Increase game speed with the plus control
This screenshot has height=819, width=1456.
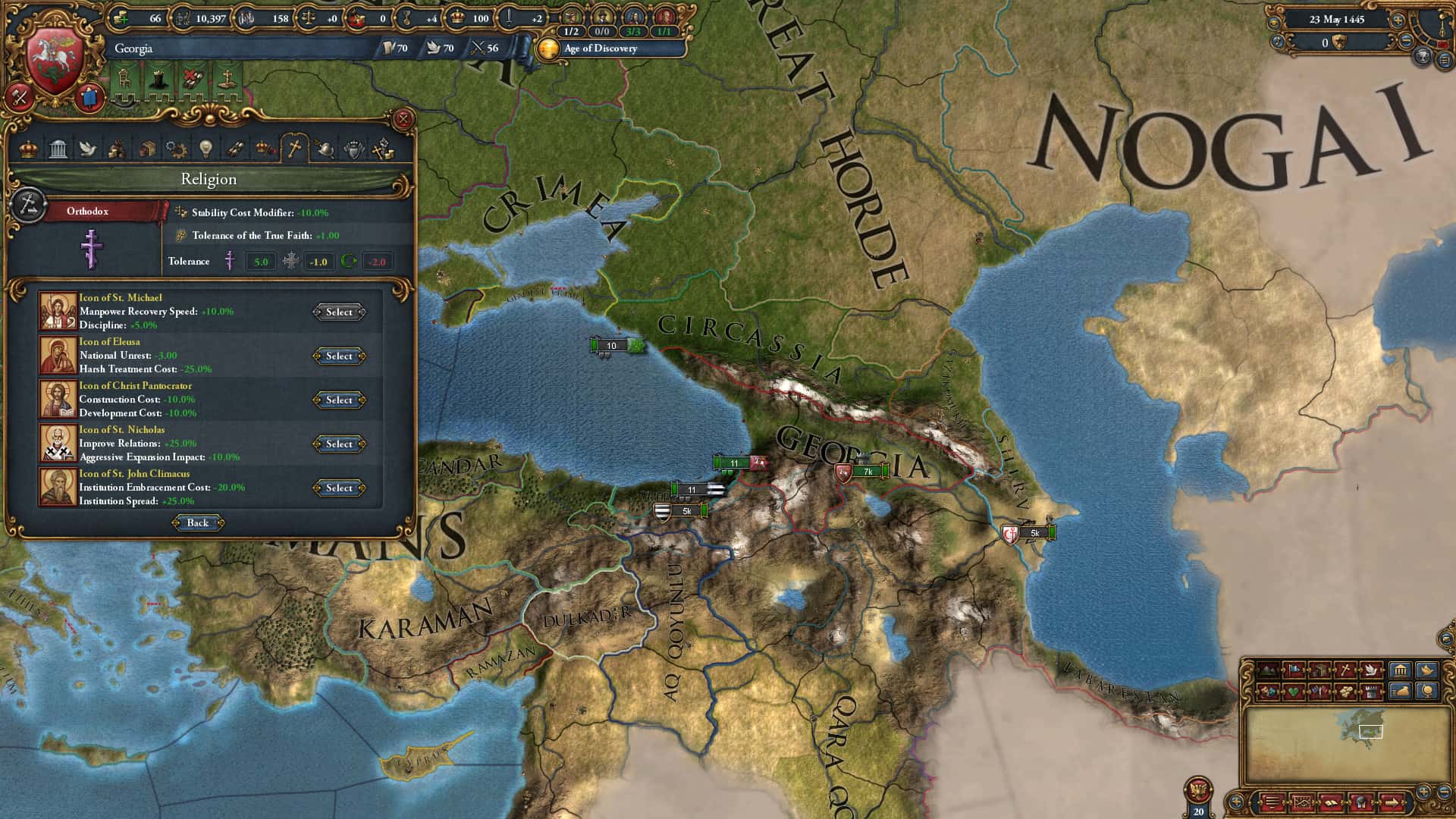(x=1398, y=20)
